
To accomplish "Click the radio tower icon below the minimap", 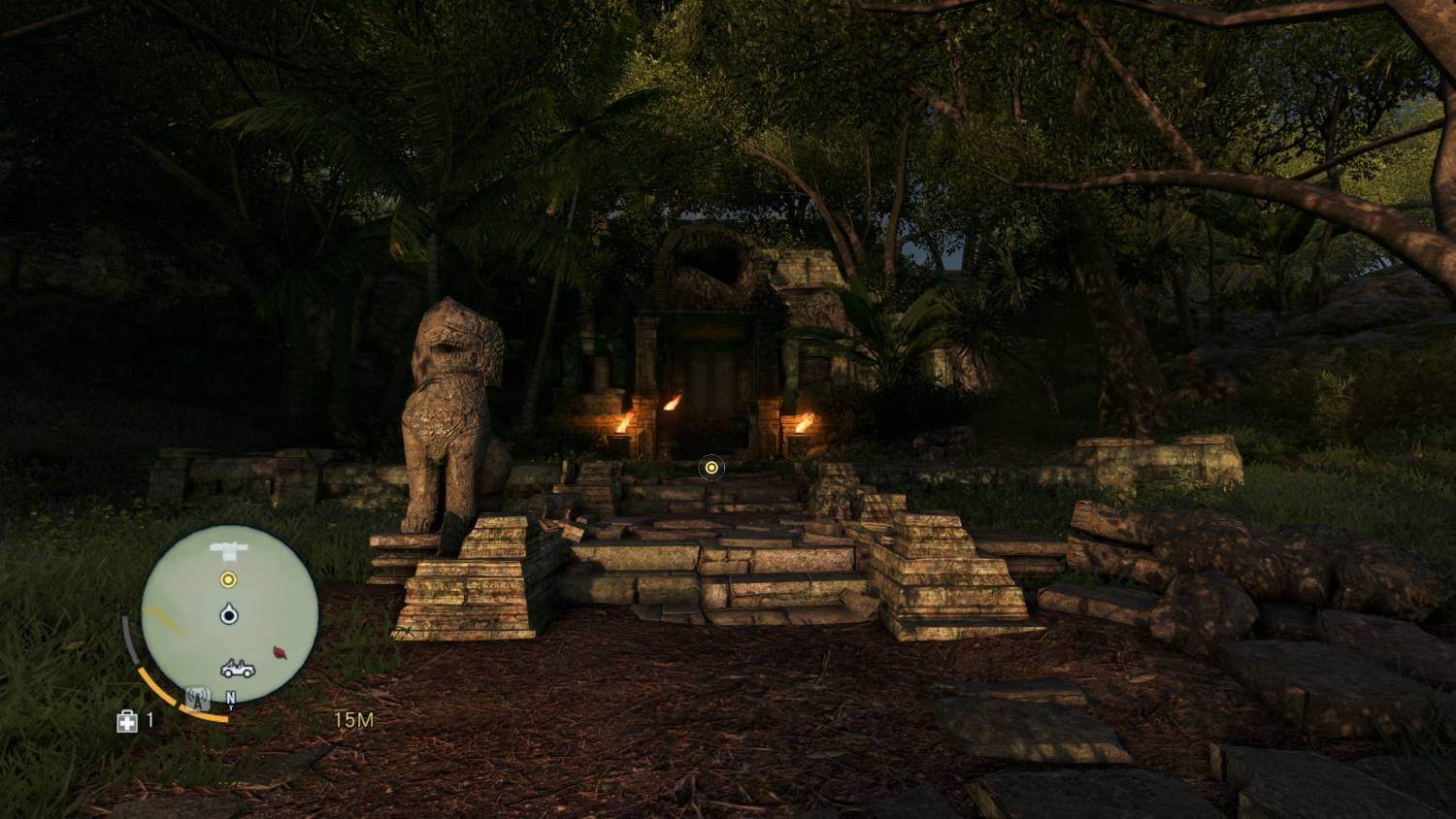I will (x=198, y=698).
